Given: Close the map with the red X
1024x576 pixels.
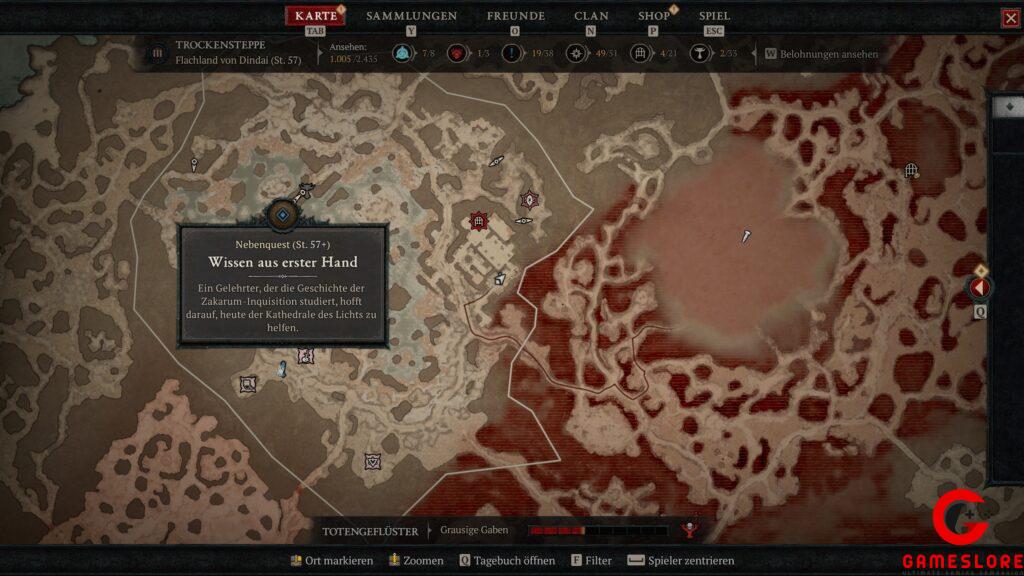Looking at the screenshot, I should [1010, 18].
